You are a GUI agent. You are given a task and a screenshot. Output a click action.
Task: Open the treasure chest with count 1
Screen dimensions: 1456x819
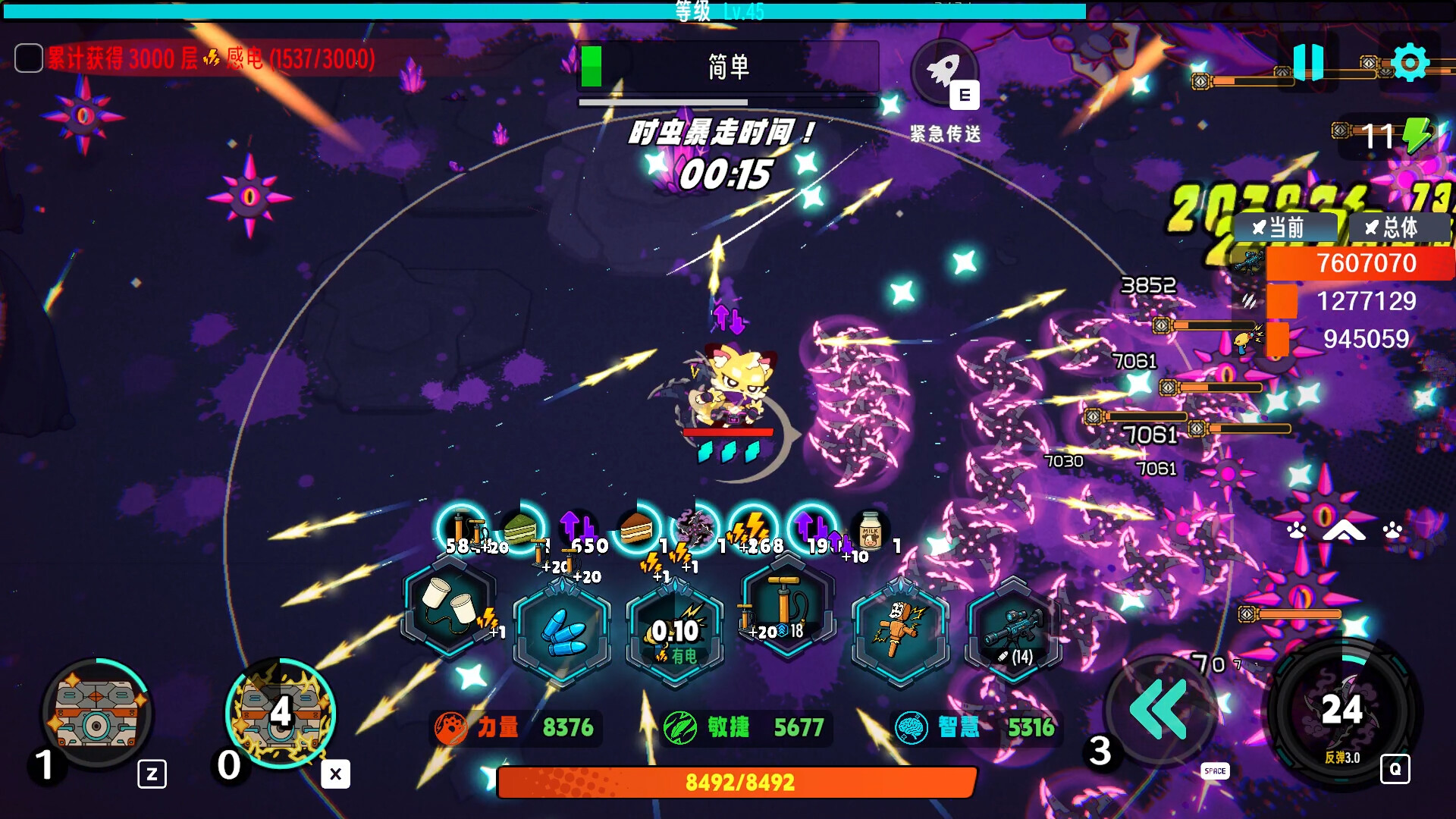click(x=97, y=713)
